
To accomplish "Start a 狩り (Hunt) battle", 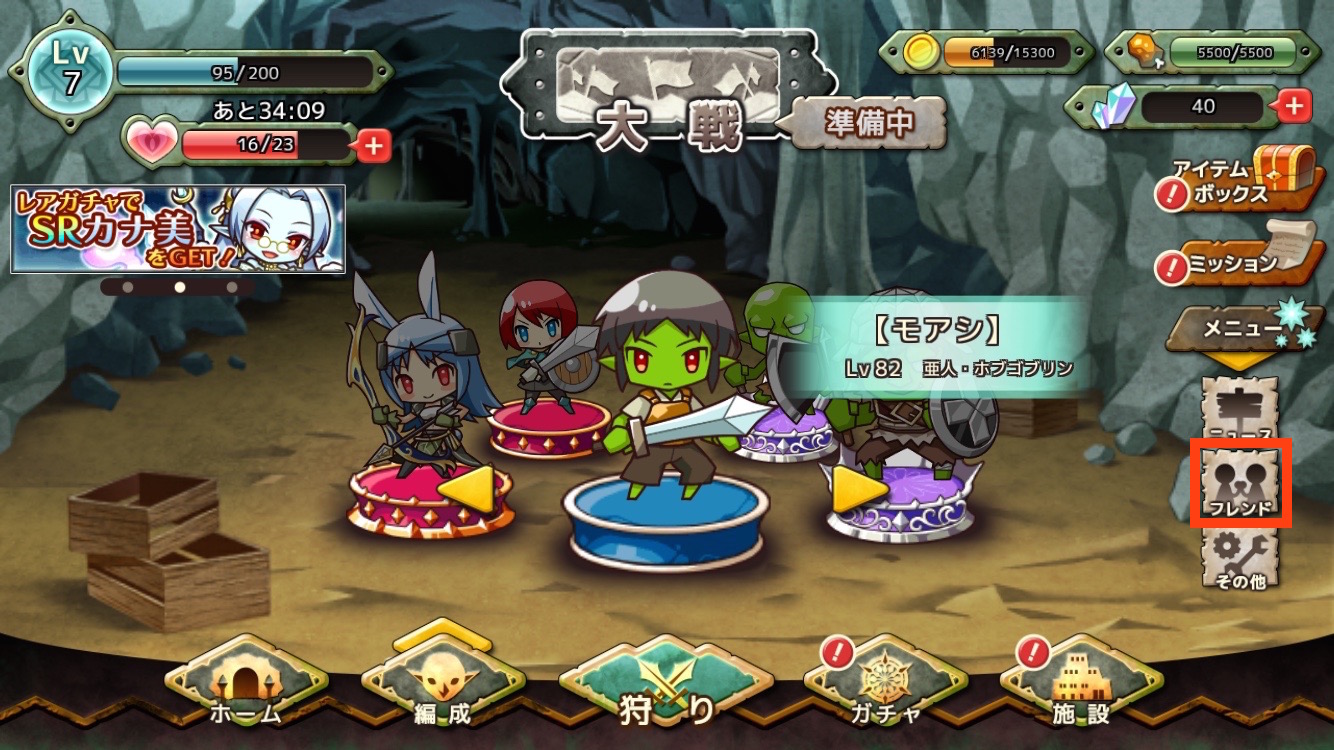I will click(x=665, y=692).
